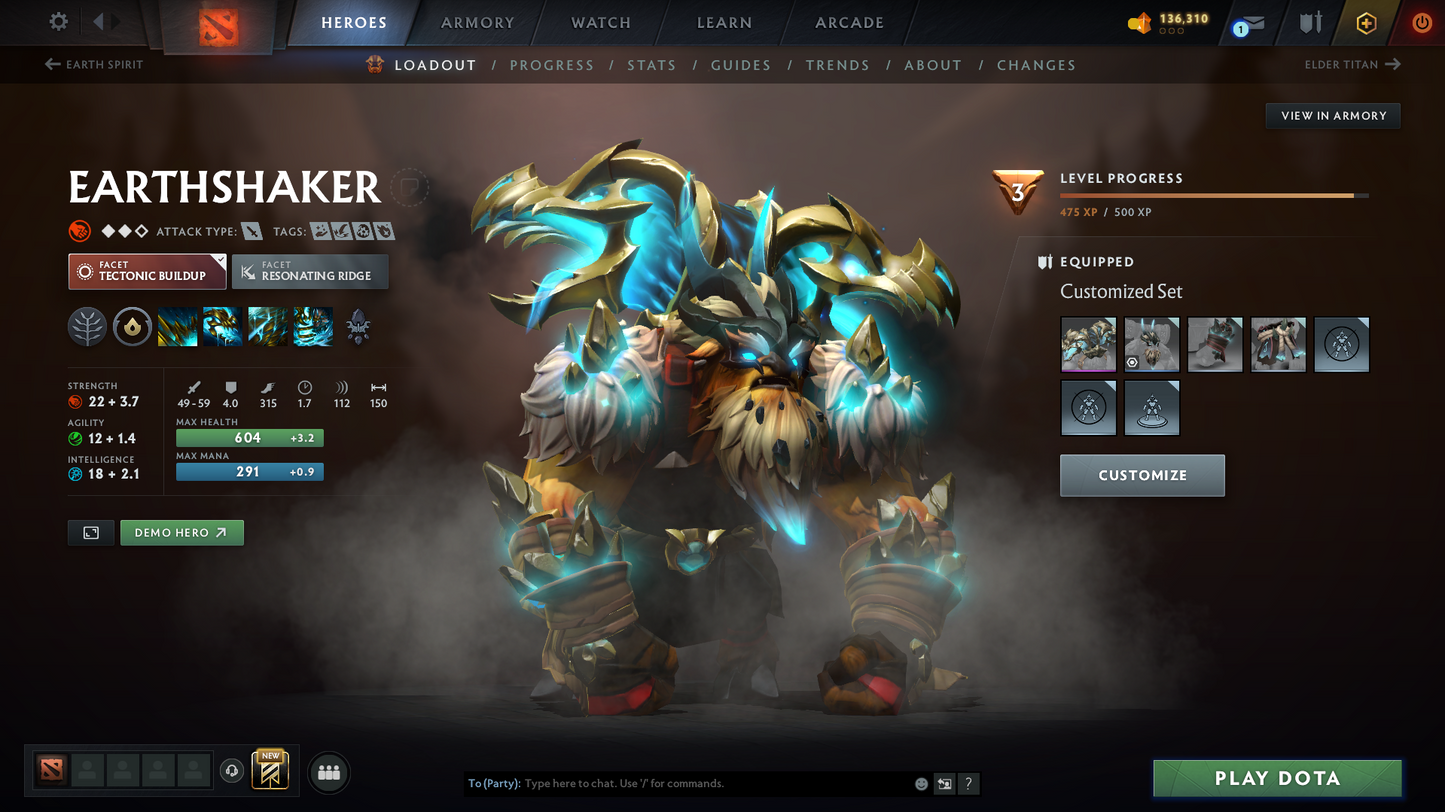Navigate back to Earth Spirit hero

click(x=93, y=64)
